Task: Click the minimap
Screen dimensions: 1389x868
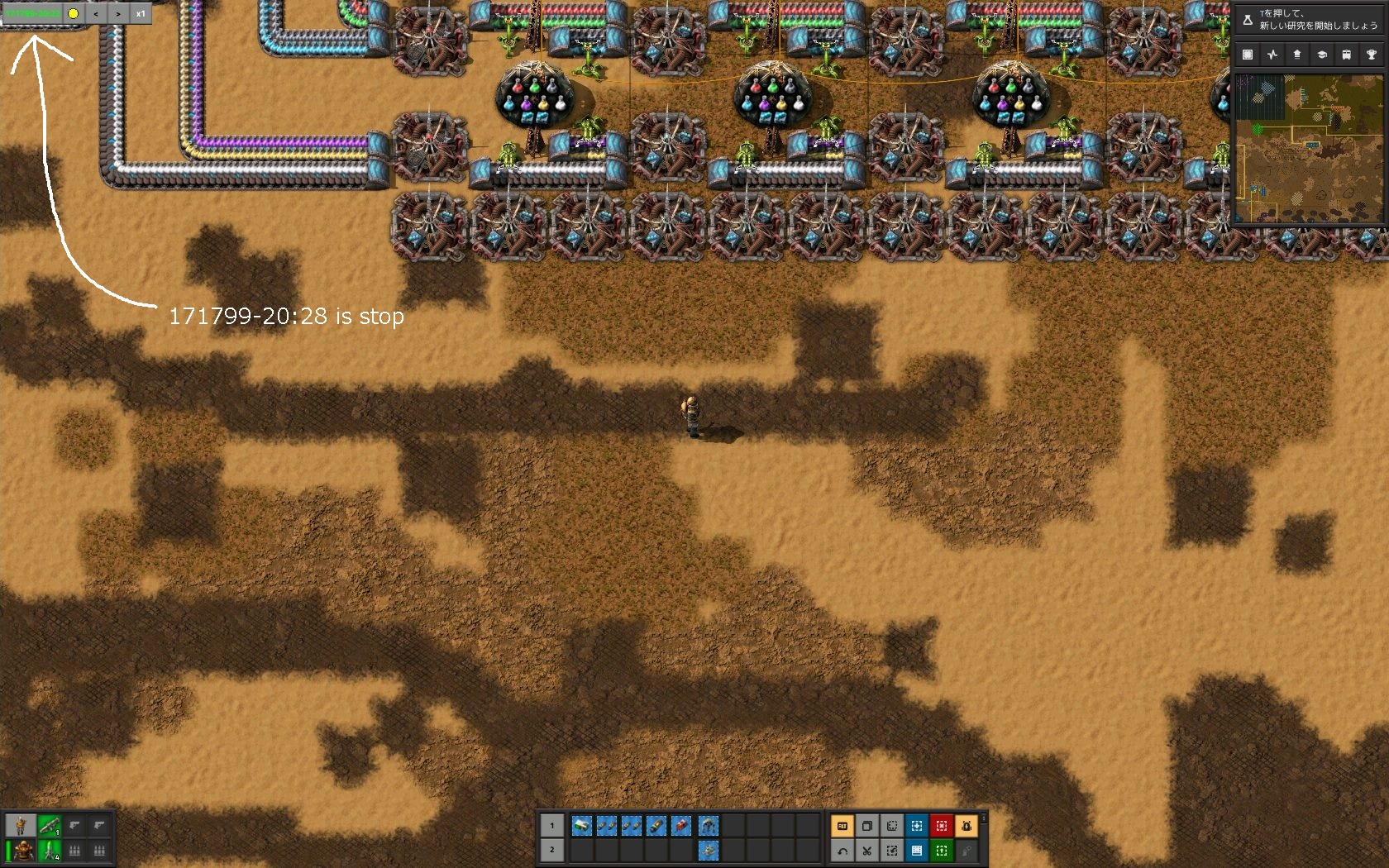Action: tap(1309, 147)
